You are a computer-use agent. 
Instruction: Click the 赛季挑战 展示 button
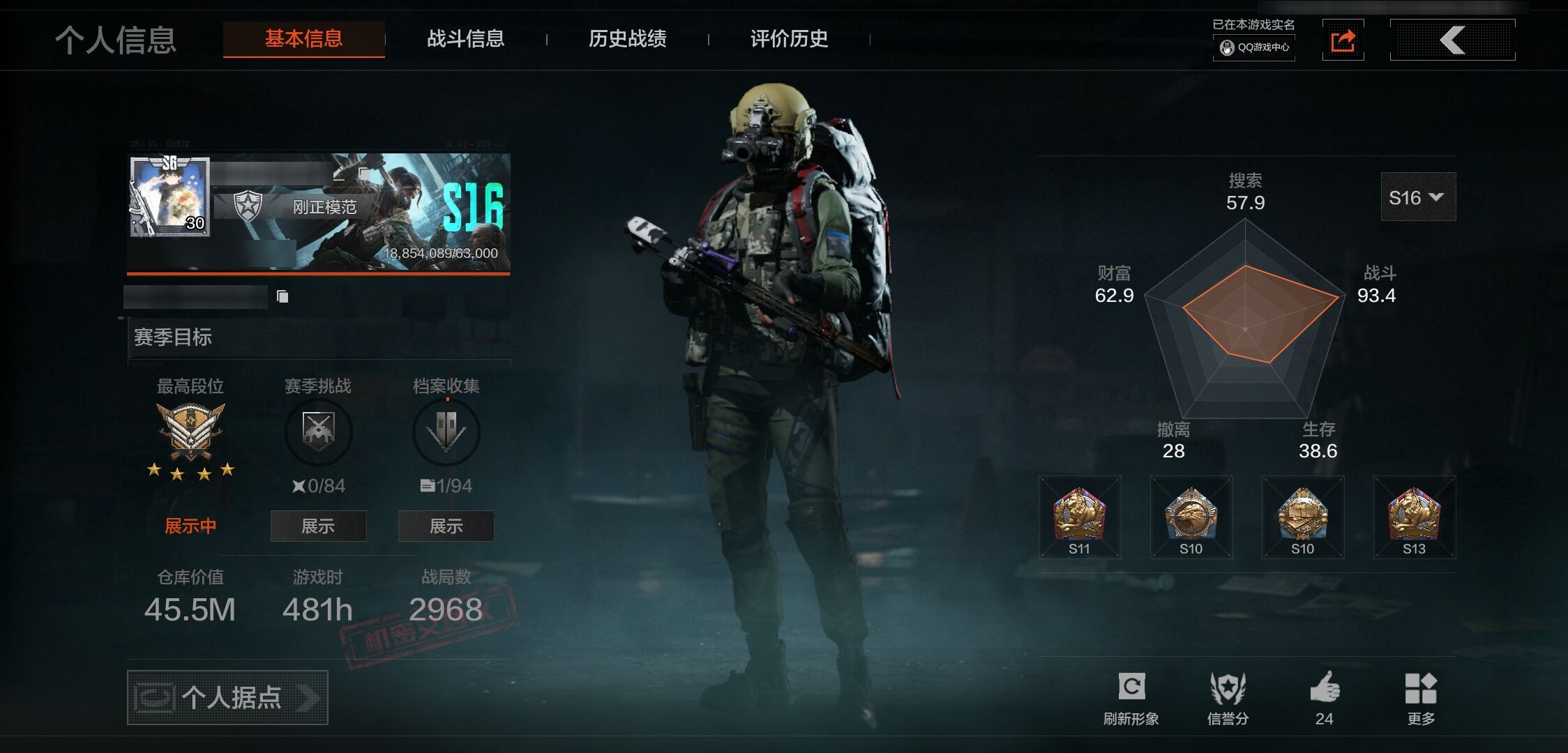tap(318, 526)
